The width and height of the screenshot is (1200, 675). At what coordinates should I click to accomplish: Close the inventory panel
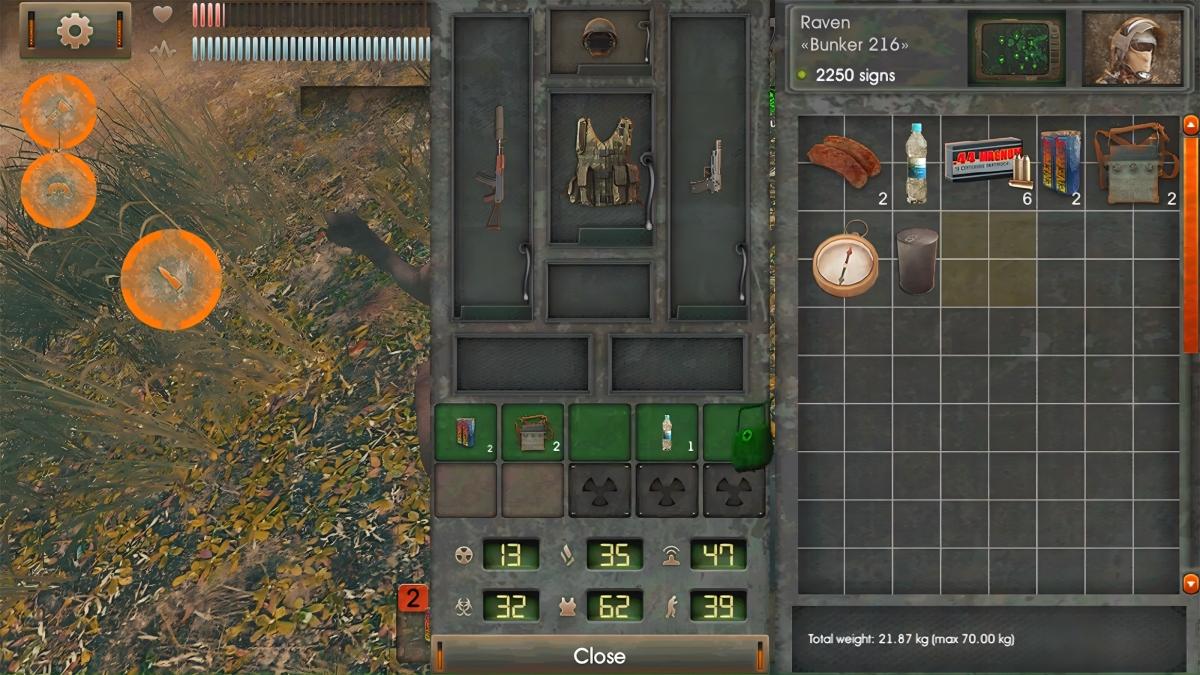[x=599, y=656]
